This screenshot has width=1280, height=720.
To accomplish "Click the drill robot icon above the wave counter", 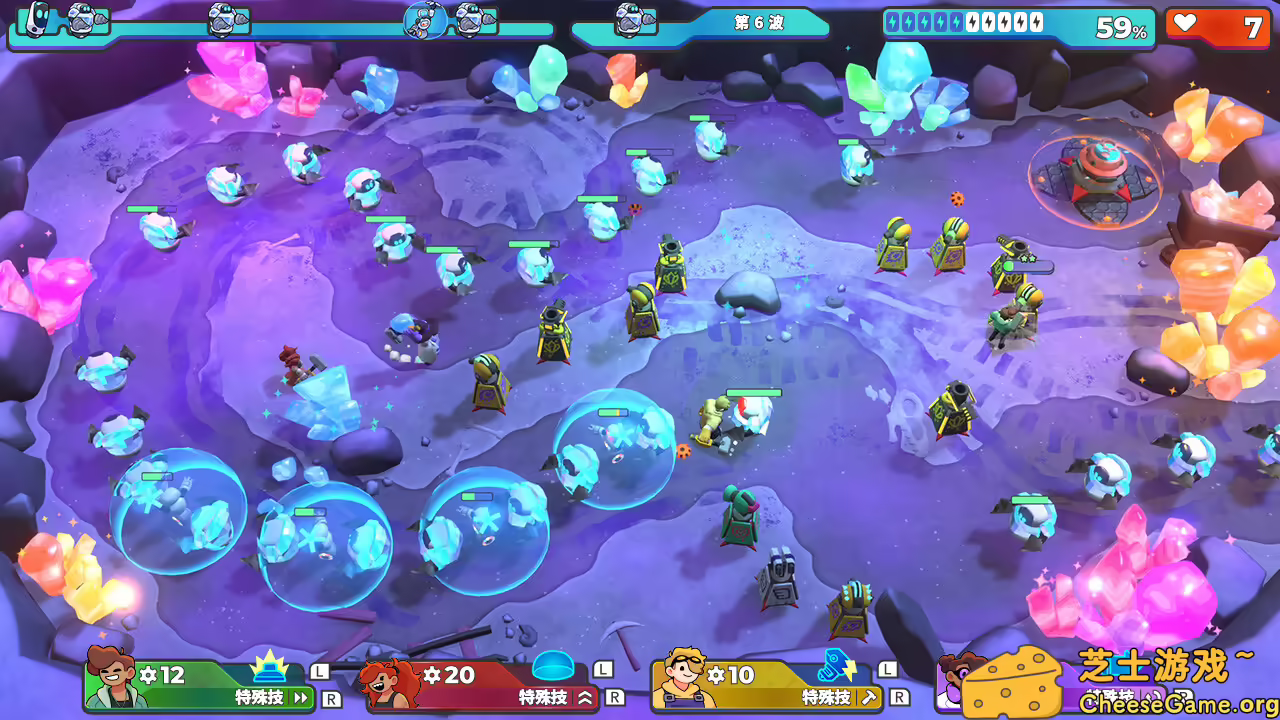I will tap(632, 17).
